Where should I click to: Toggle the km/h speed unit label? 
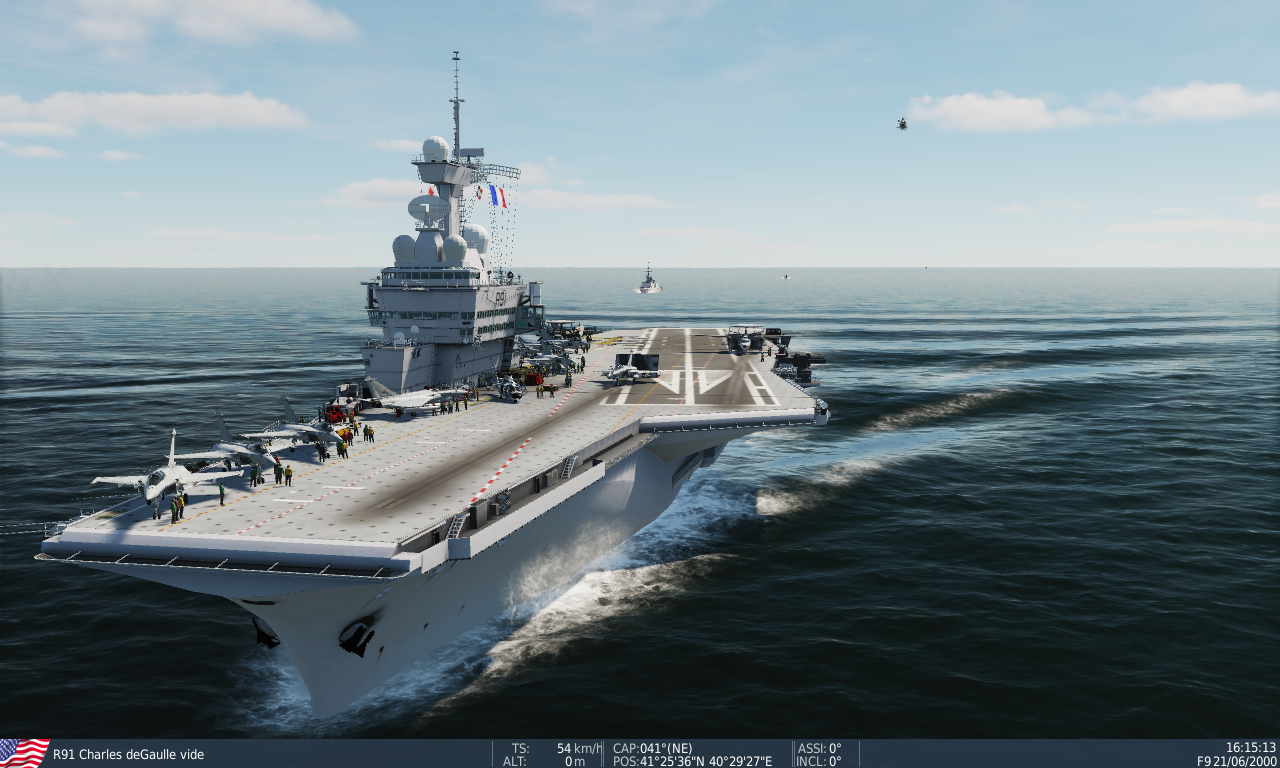[x=585, y=747]
